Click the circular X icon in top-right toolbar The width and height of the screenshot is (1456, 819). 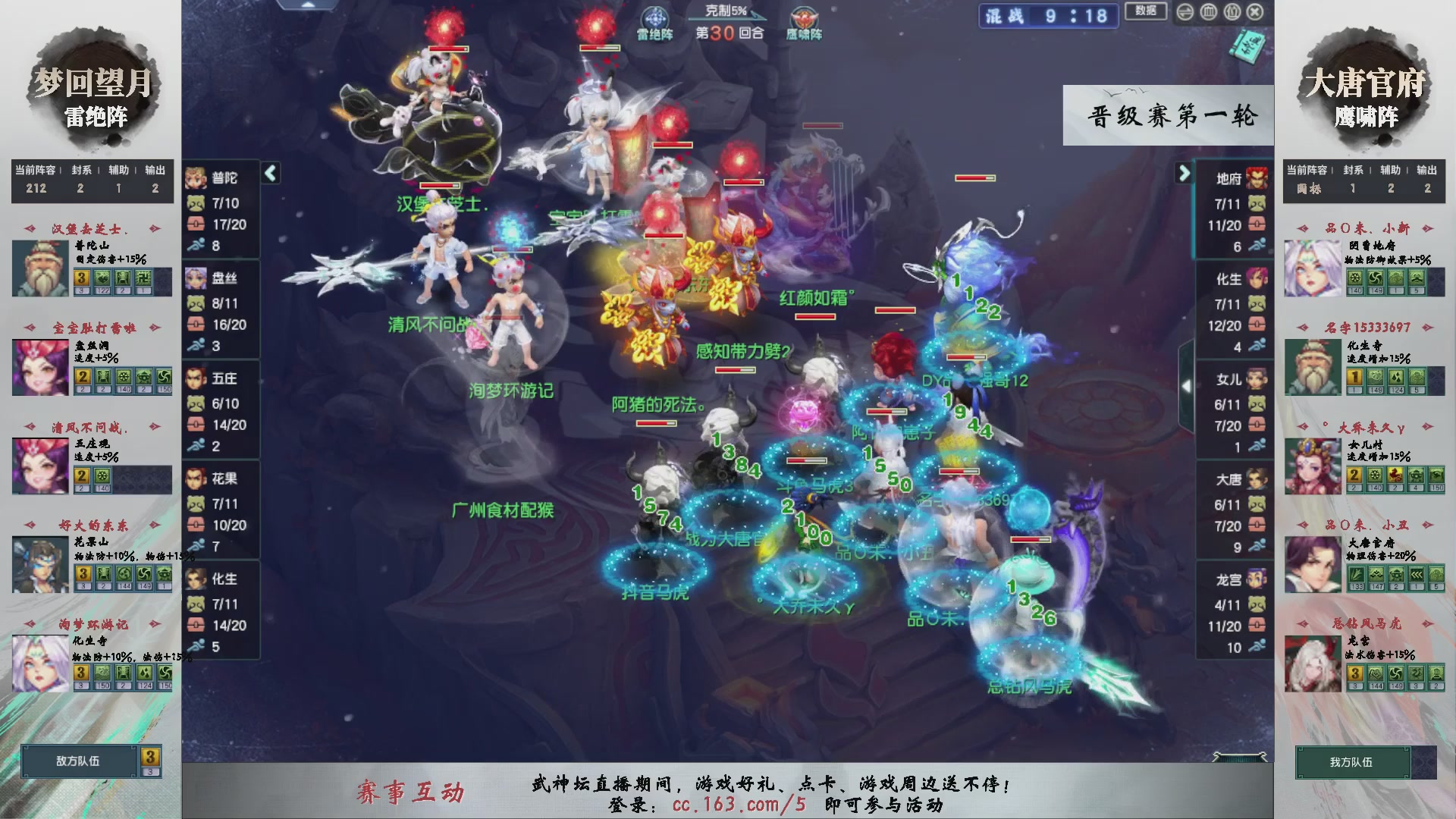1256,13
